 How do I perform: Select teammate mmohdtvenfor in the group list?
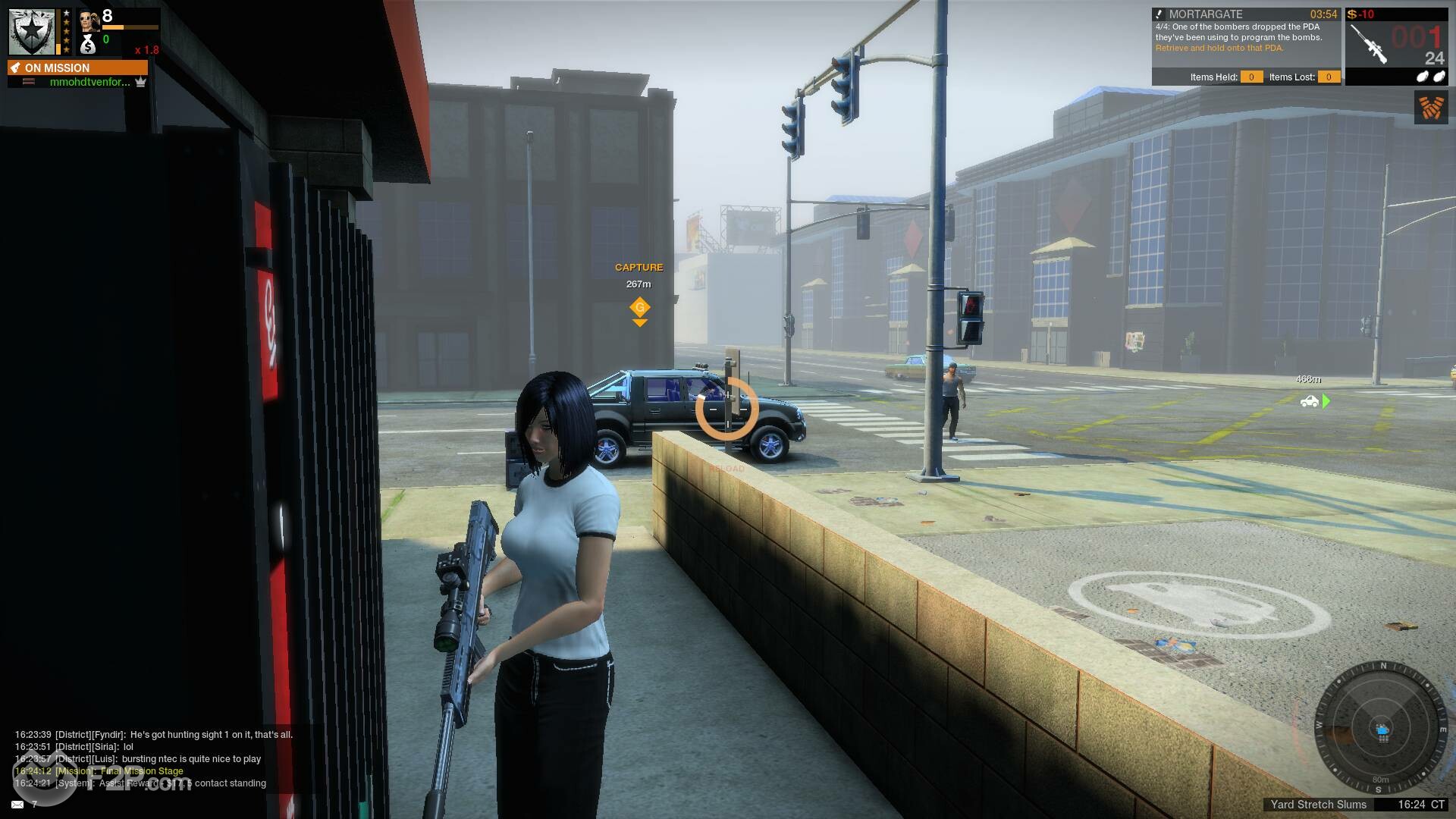coord(89,82)
